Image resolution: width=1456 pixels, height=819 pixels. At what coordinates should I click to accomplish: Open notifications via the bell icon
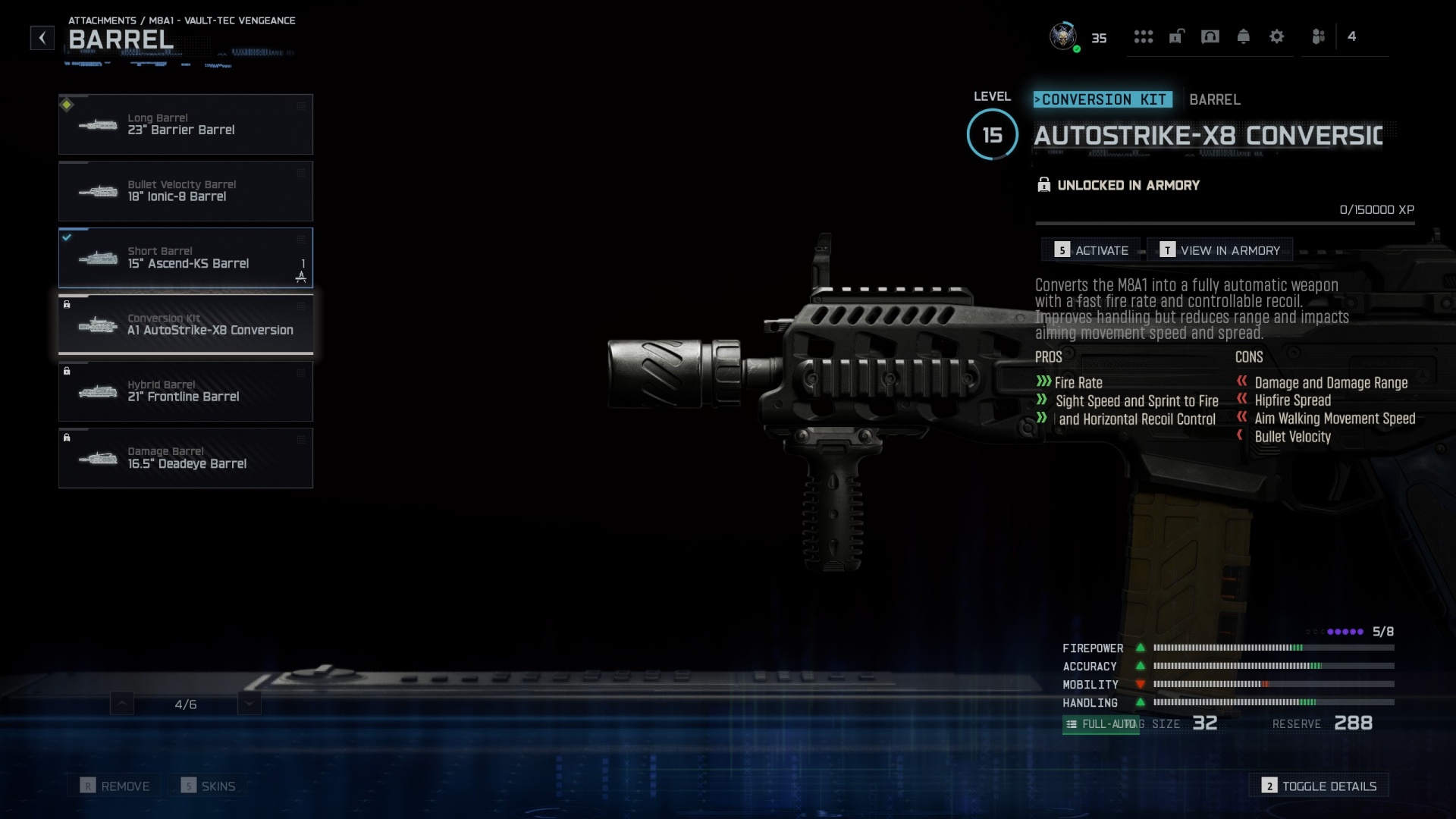(1243, 36)
